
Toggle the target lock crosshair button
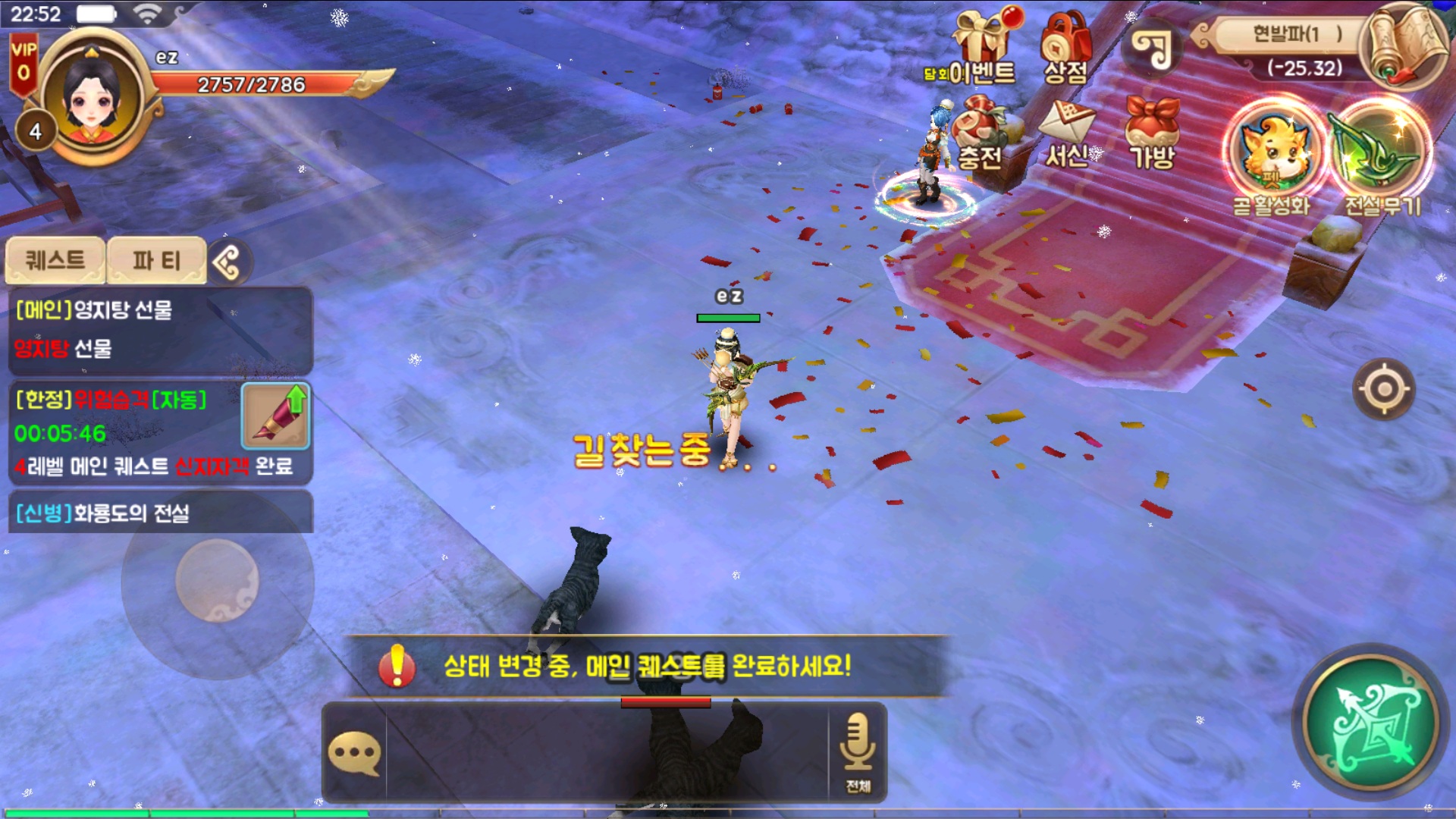click(x=1384, y=389)
